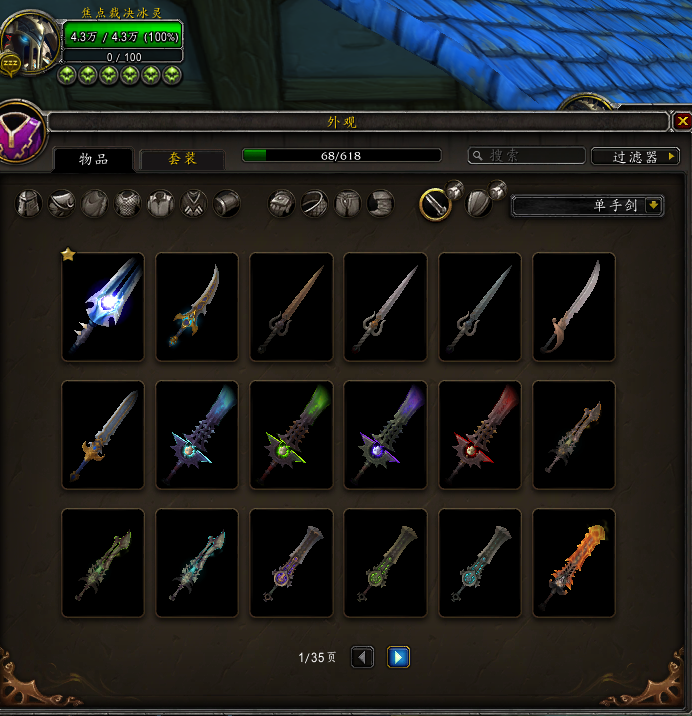Pick the curved blue blade with gold hilt
This screenshot has height=716, width=692.
point(197,307)
